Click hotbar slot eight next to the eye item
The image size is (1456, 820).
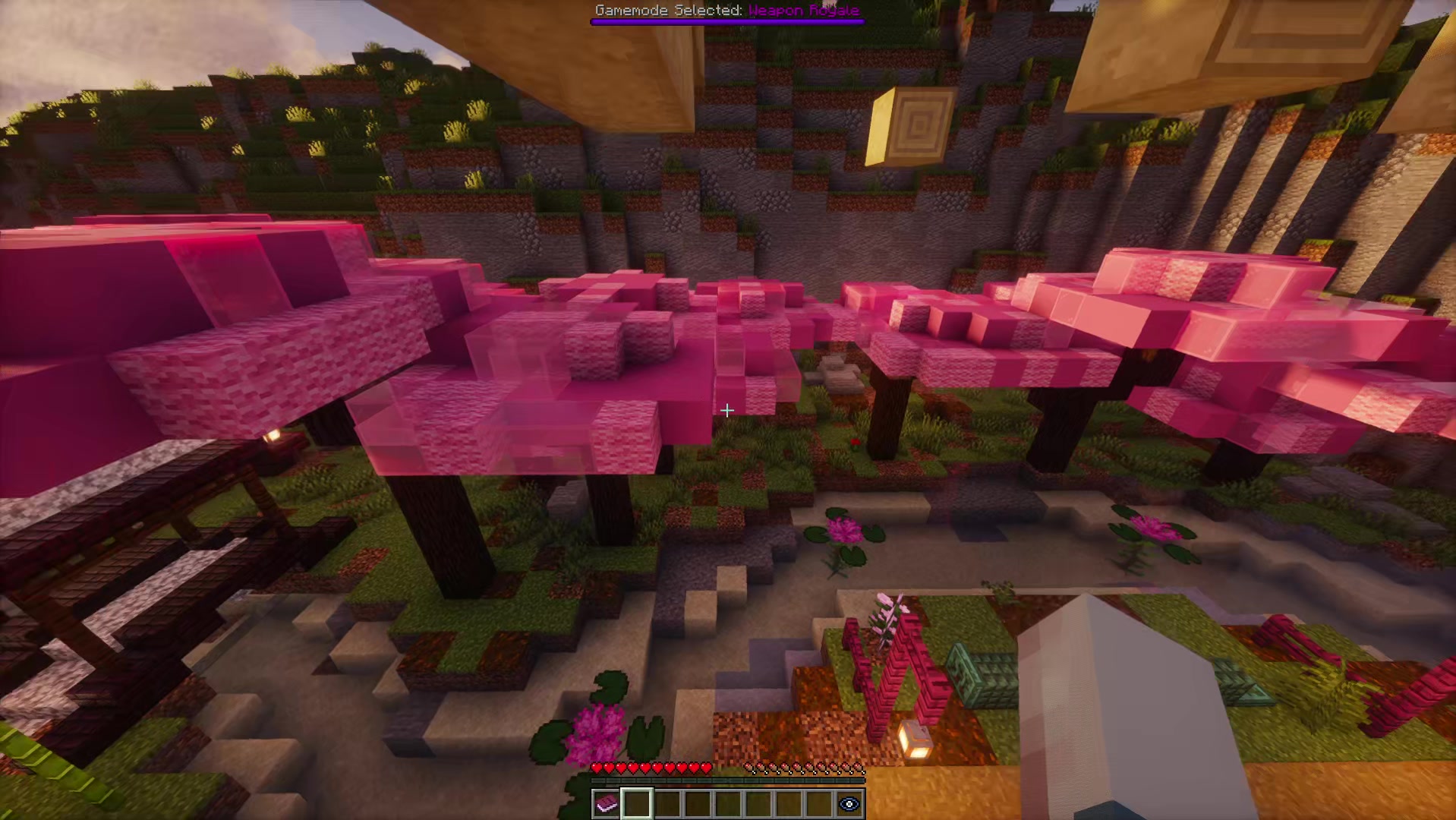[818, 803]
